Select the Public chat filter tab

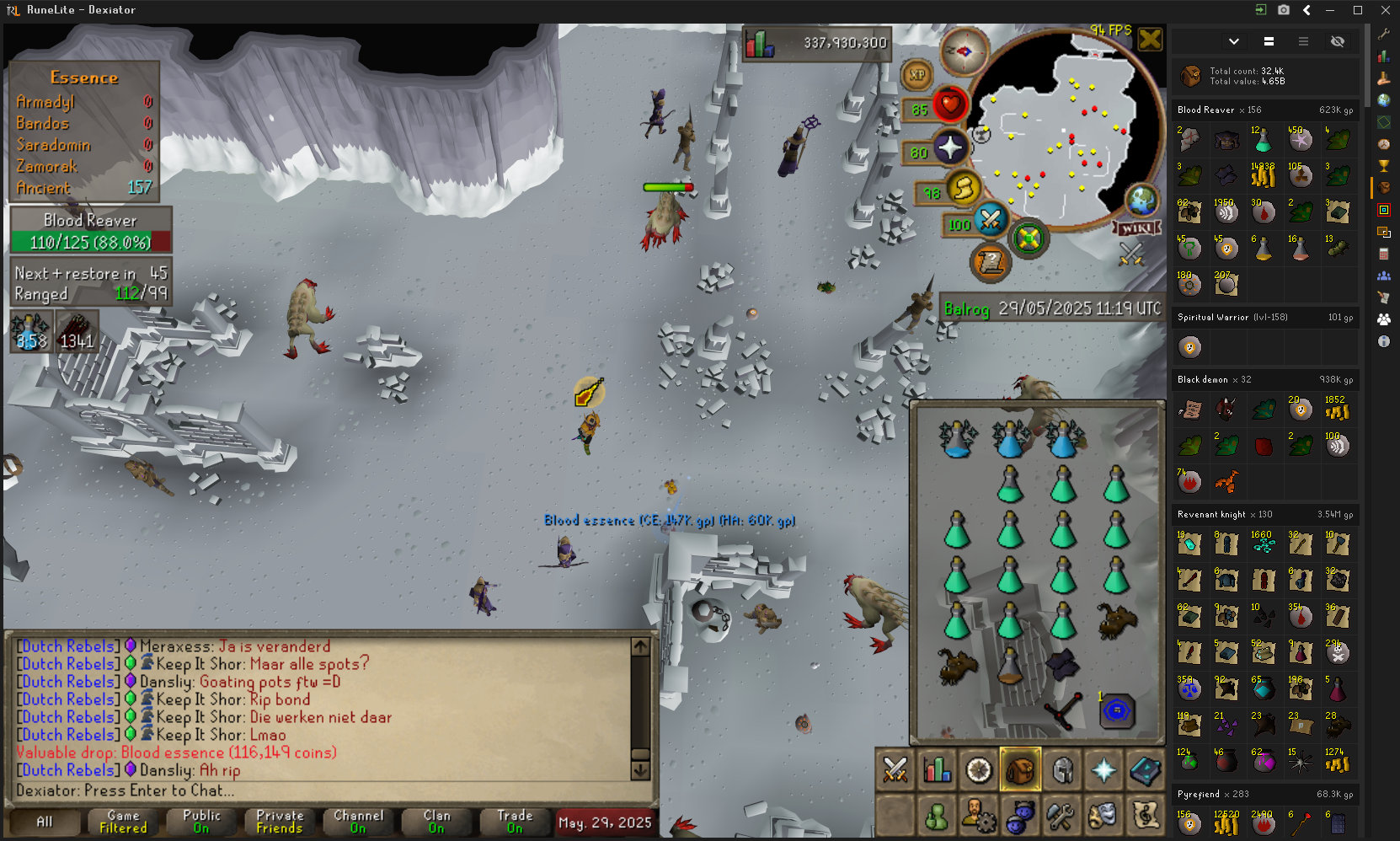(201, 822)
